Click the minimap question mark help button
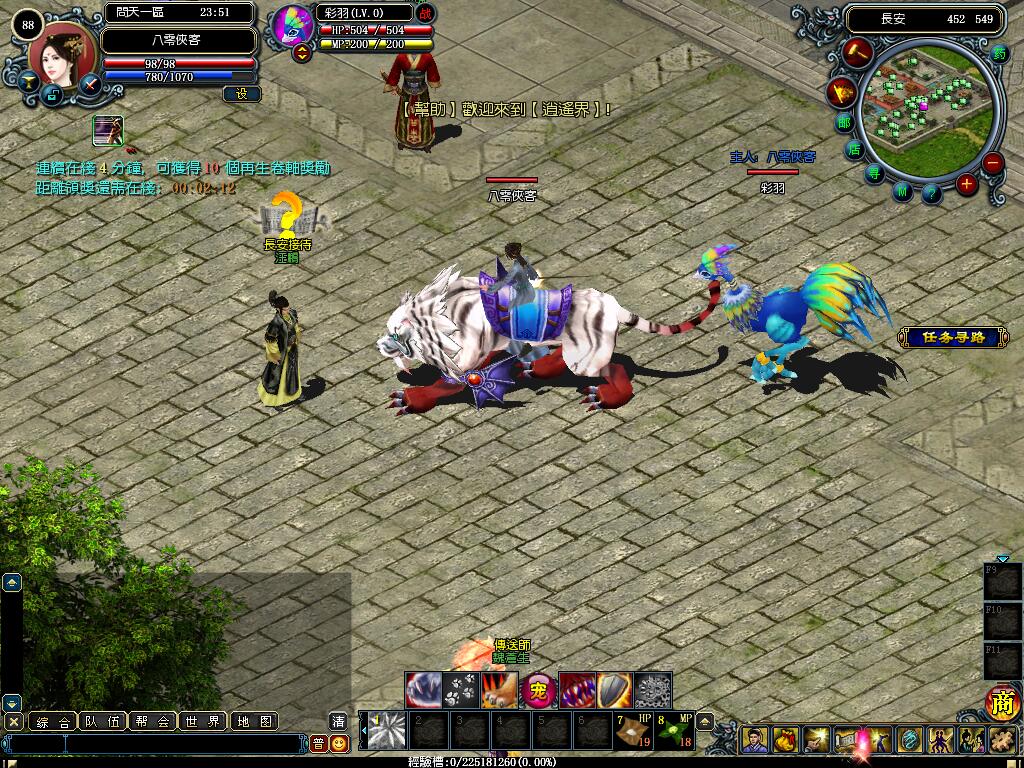The height and width of the screenshot is (768, 1024). click(931, 193)
